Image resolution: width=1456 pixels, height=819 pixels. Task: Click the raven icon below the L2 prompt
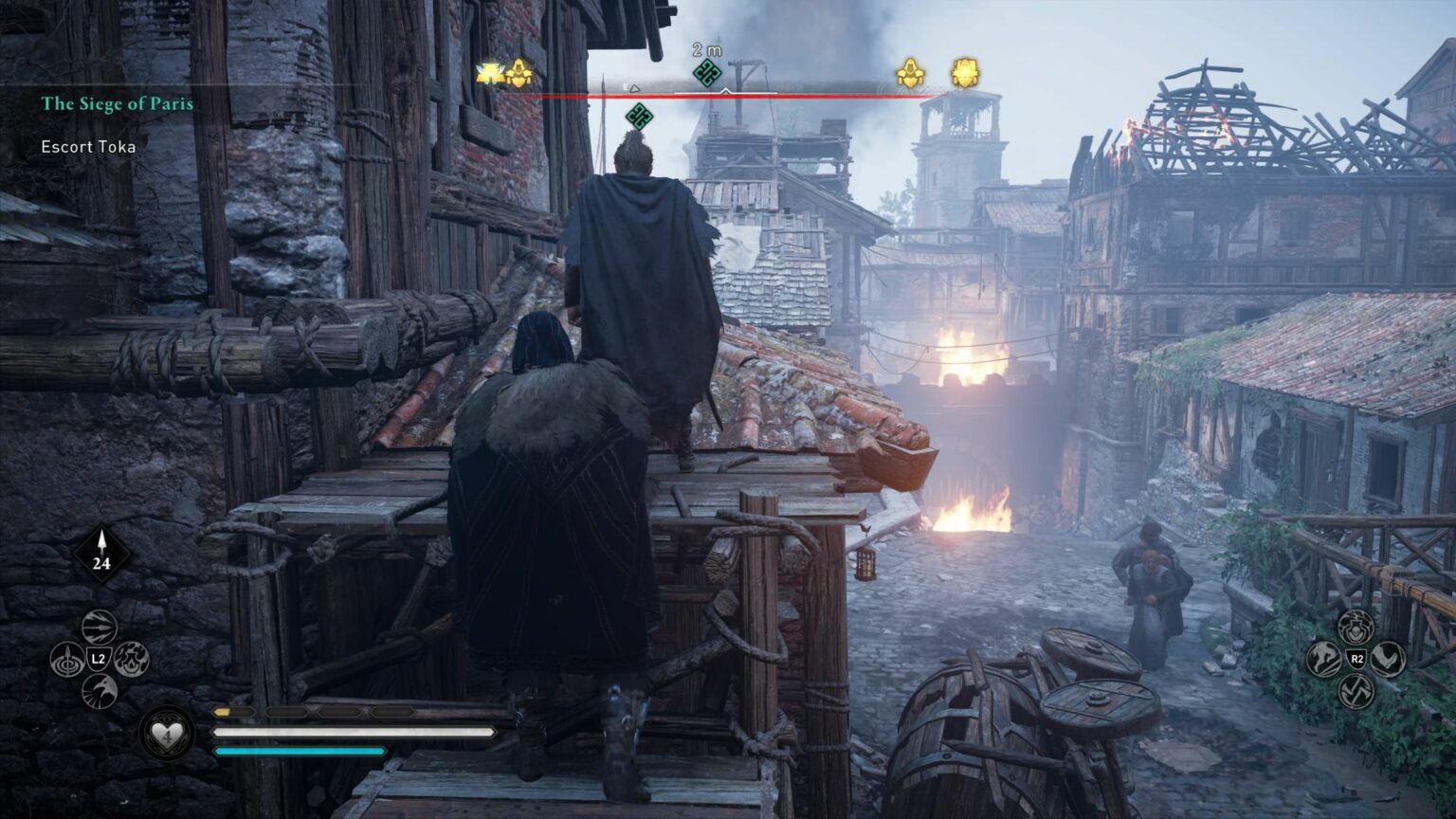click(98, 691)
